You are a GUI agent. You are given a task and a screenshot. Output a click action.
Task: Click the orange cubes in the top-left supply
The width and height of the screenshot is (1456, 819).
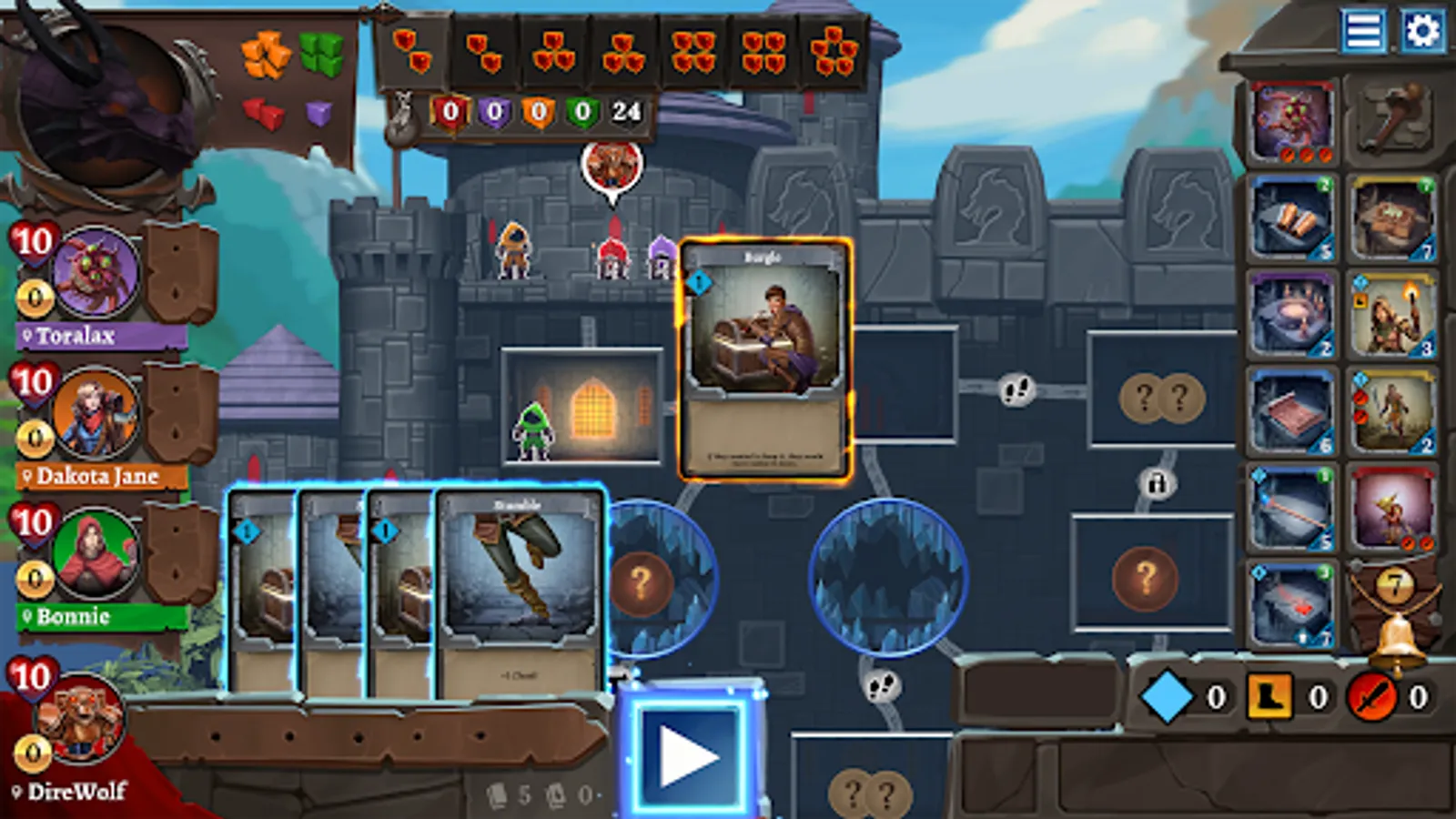click(266, 55)
